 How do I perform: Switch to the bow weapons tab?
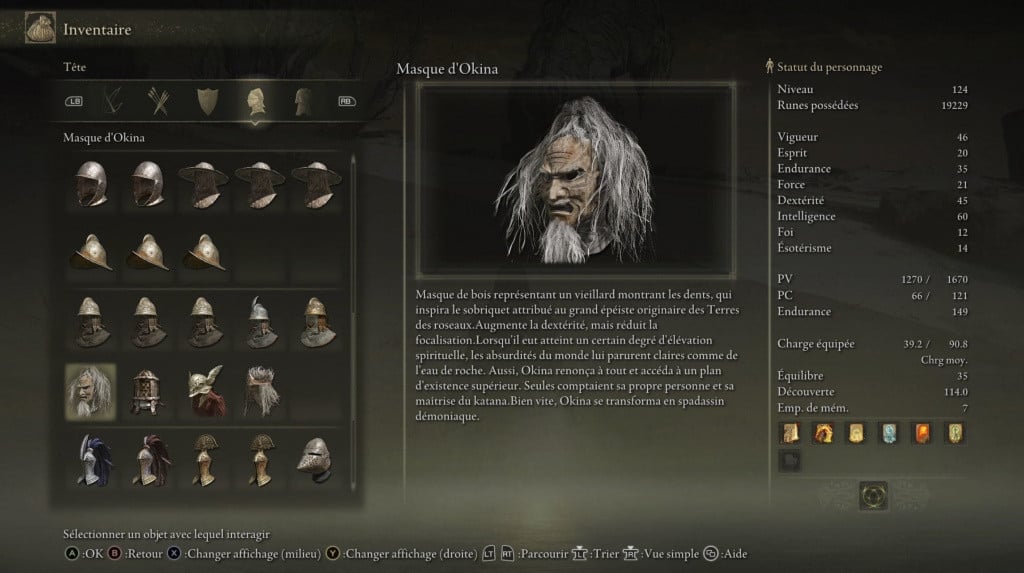coord(113,100)
